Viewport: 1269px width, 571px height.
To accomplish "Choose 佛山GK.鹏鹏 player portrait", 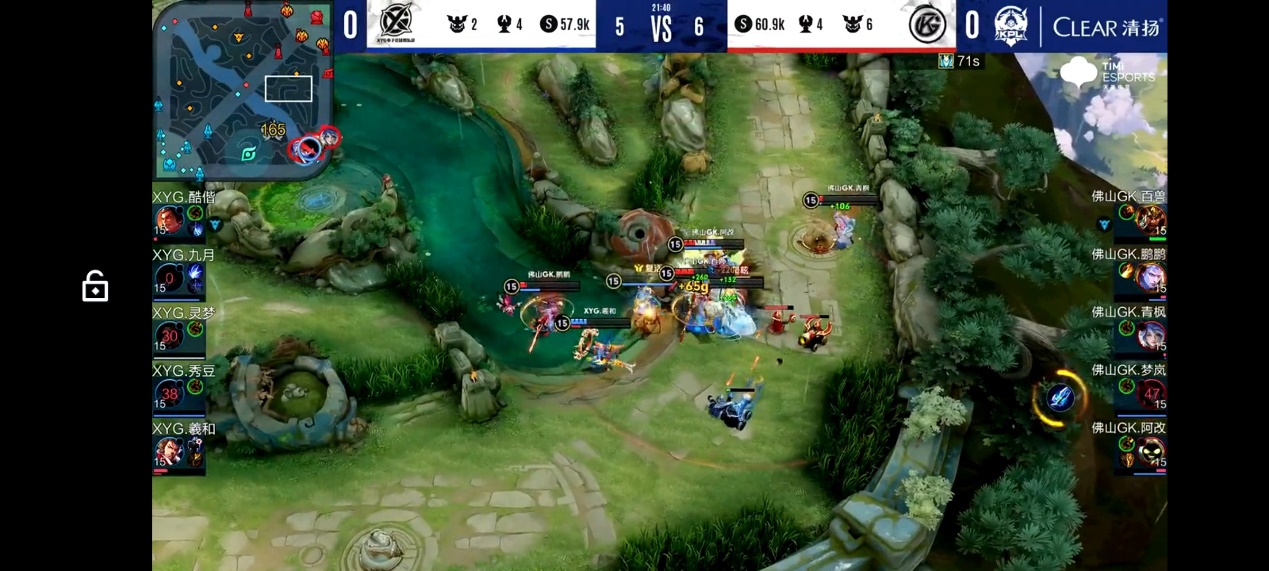I will pos(1150,278).
